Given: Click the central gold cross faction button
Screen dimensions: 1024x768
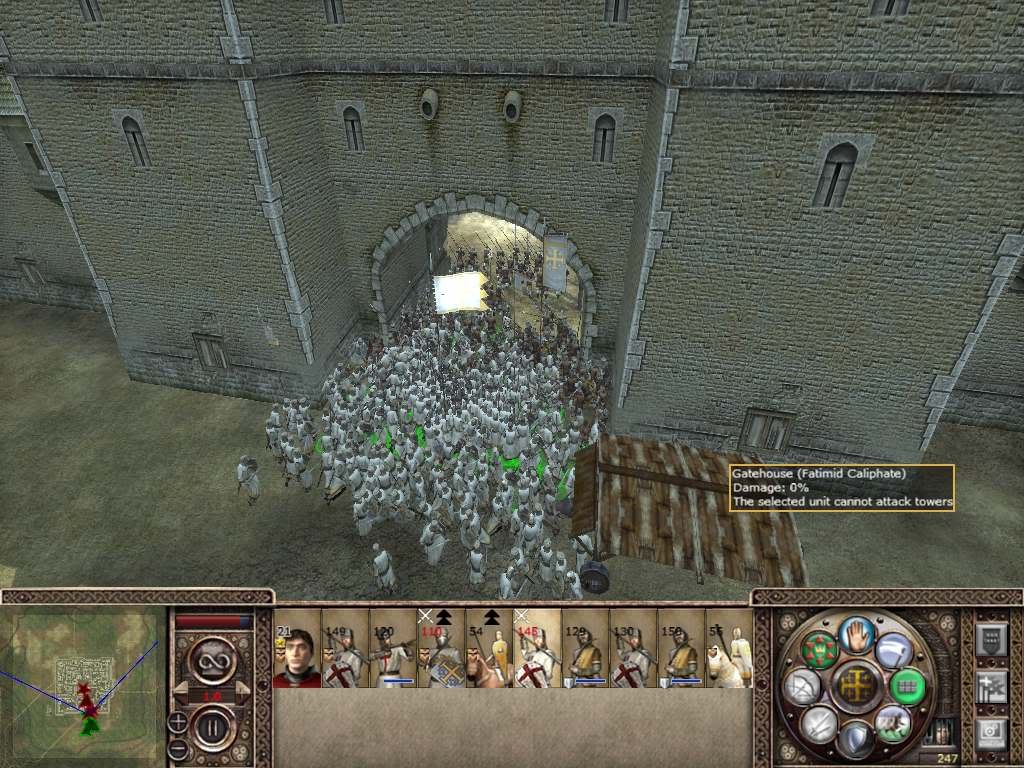Looking at the screenshot, I should [x=856, y=685].
